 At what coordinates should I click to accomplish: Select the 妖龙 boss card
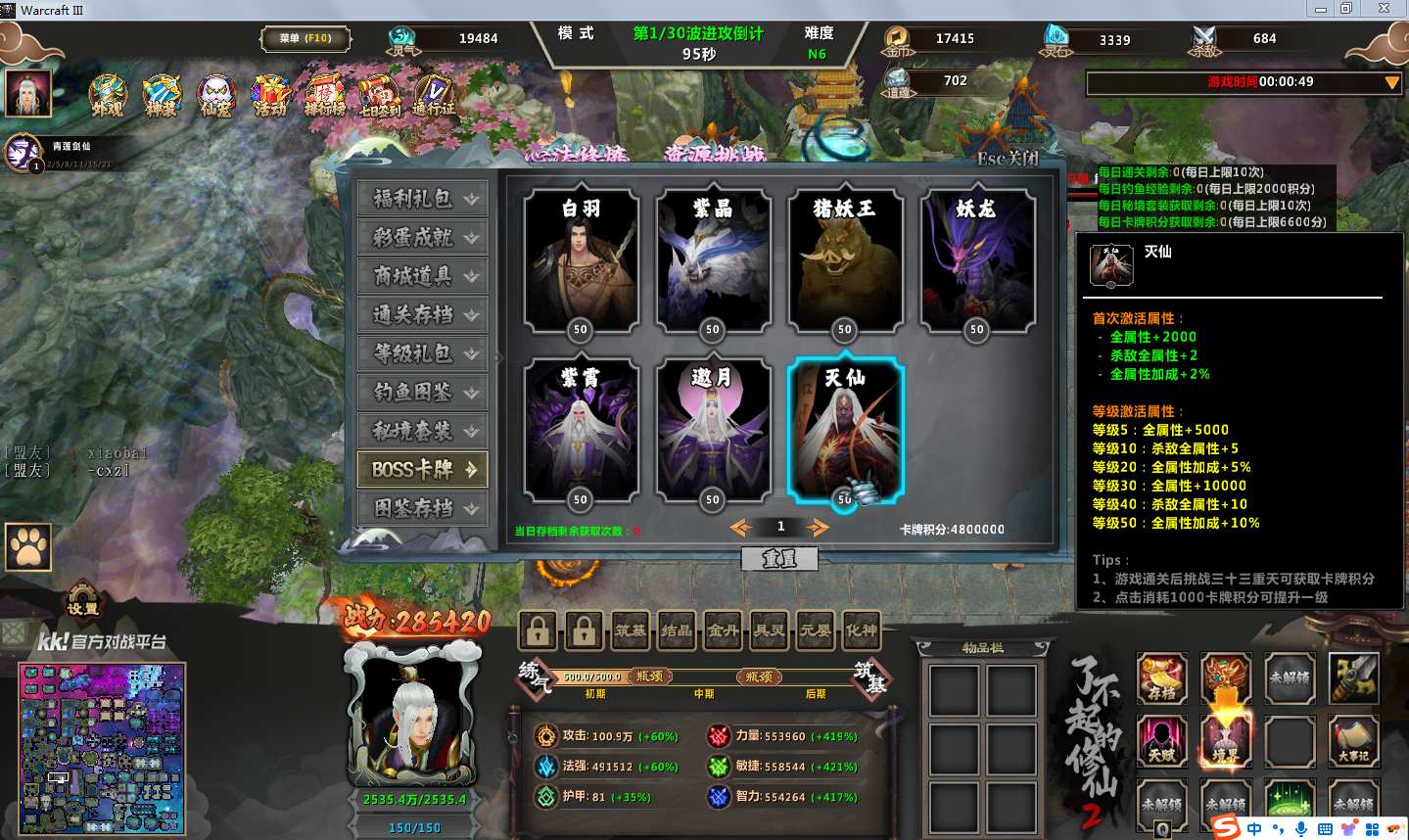(x=976, y=260)
